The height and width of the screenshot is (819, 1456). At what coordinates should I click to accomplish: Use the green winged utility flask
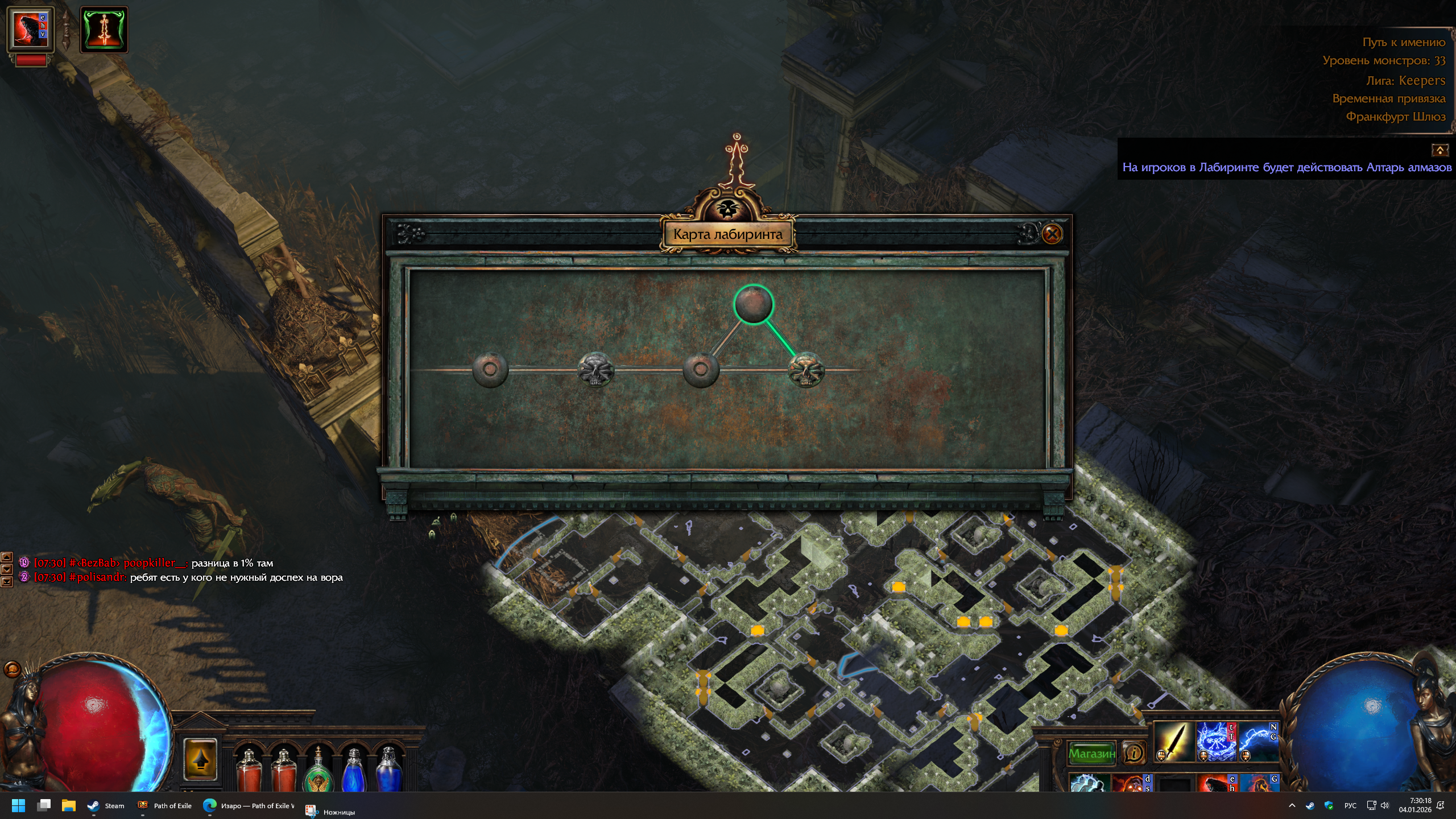pyautogui.click(x=318, y=771)
